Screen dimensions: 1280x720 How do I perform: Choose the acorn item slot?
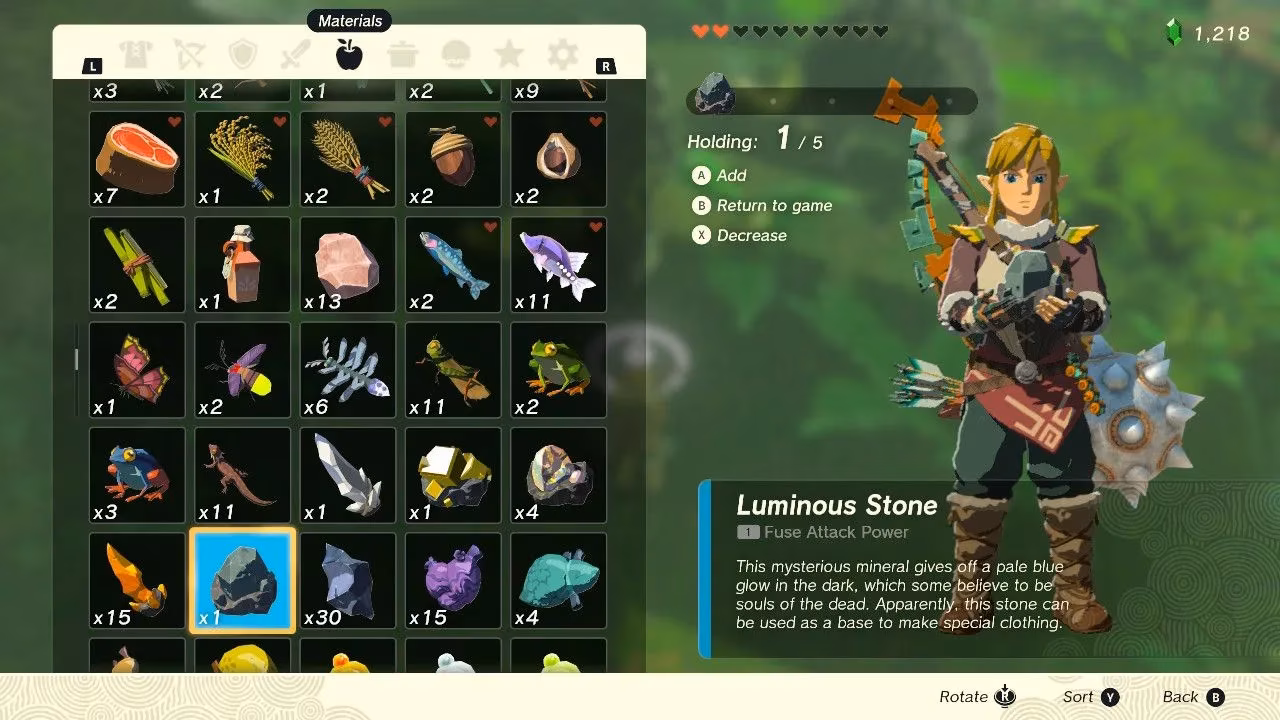point(453,159)
